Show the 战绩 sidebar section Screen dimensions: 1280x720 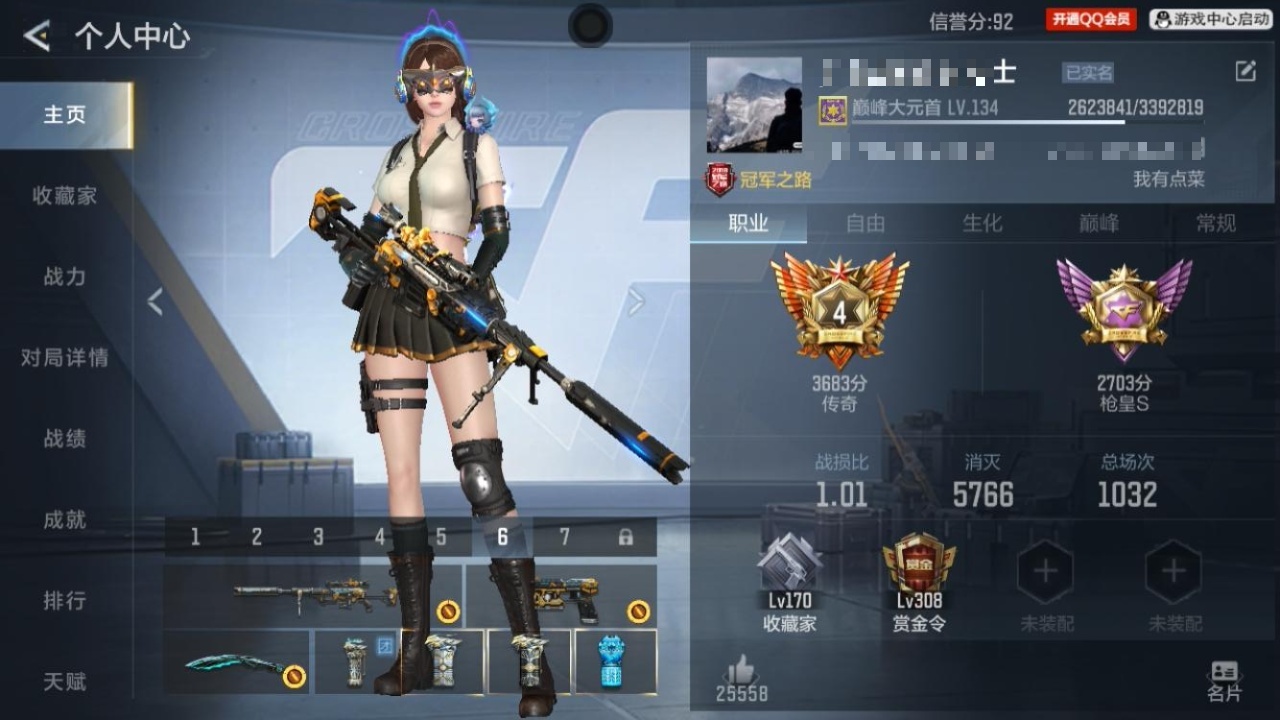point(65,439)
